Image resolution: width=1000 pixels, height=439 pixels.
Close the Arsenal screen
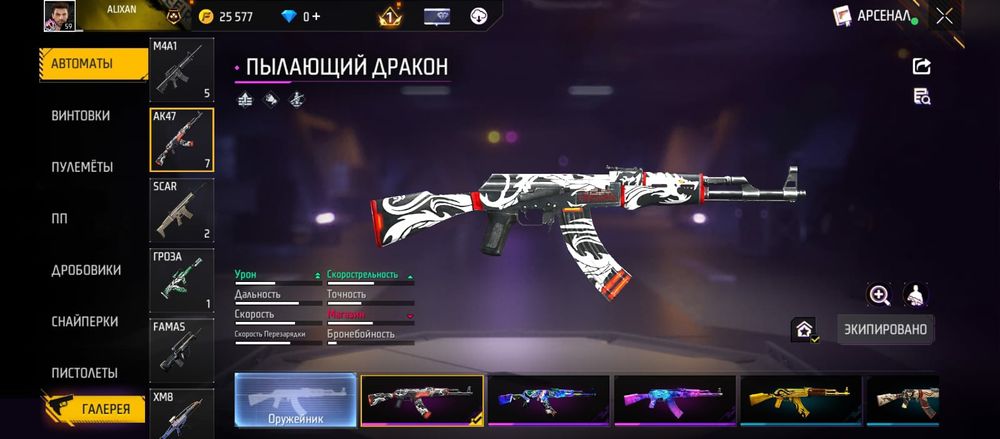(x=944, y=16)
